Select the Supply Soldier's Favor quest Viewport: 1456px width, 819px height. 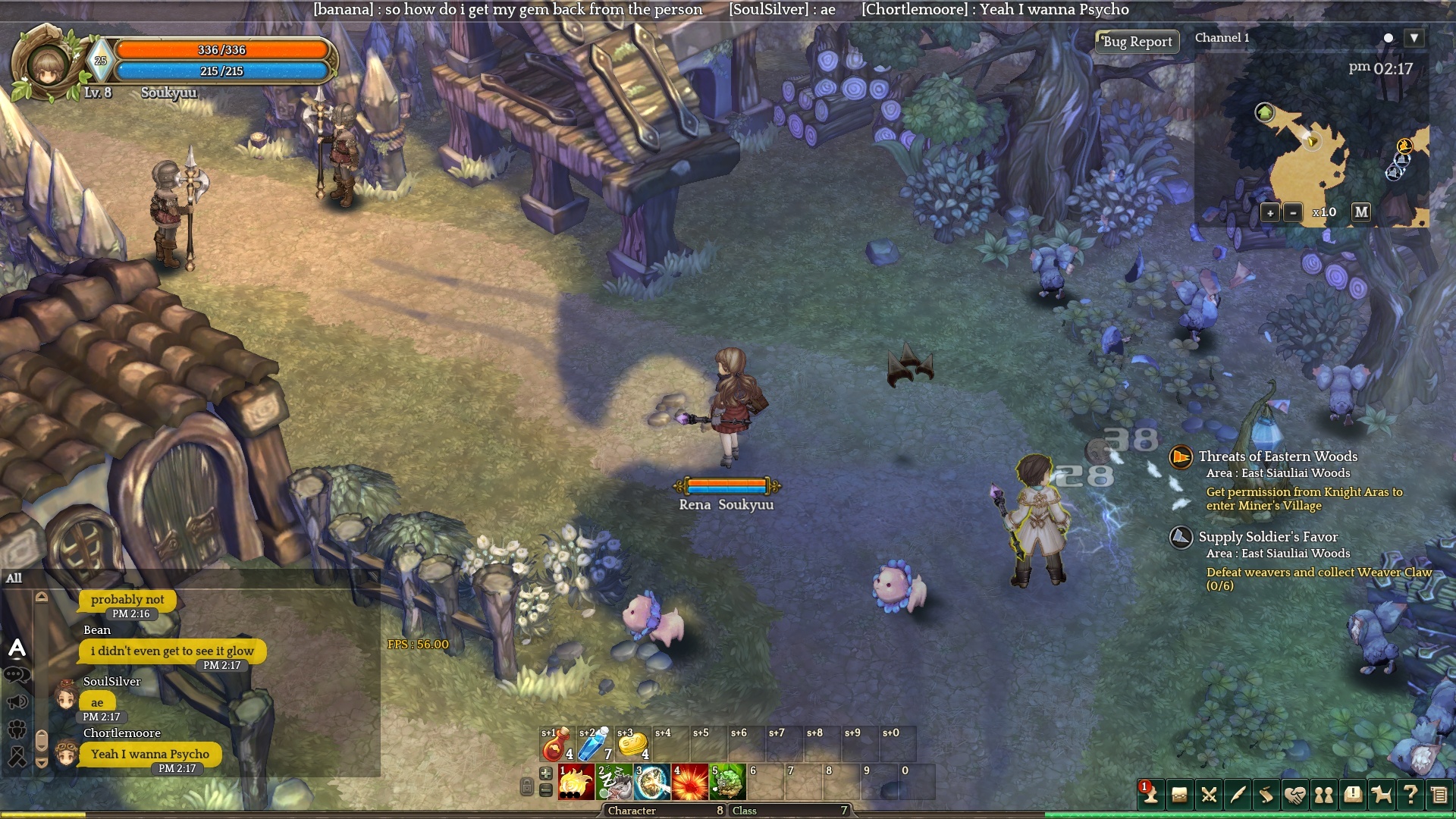click(x=1268, y=537)
